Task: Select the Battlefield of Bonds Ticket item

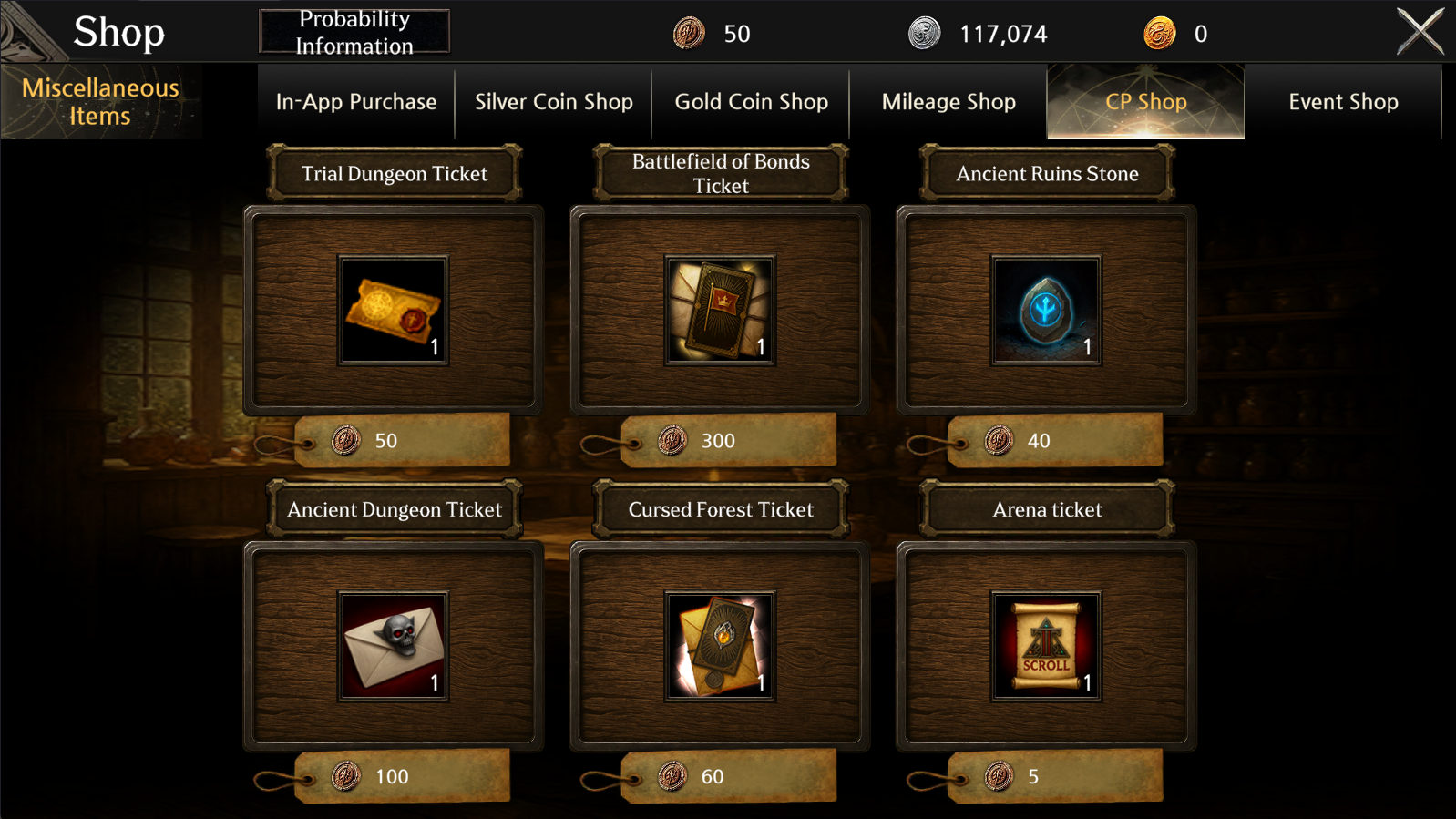Action: pos(720,311)
